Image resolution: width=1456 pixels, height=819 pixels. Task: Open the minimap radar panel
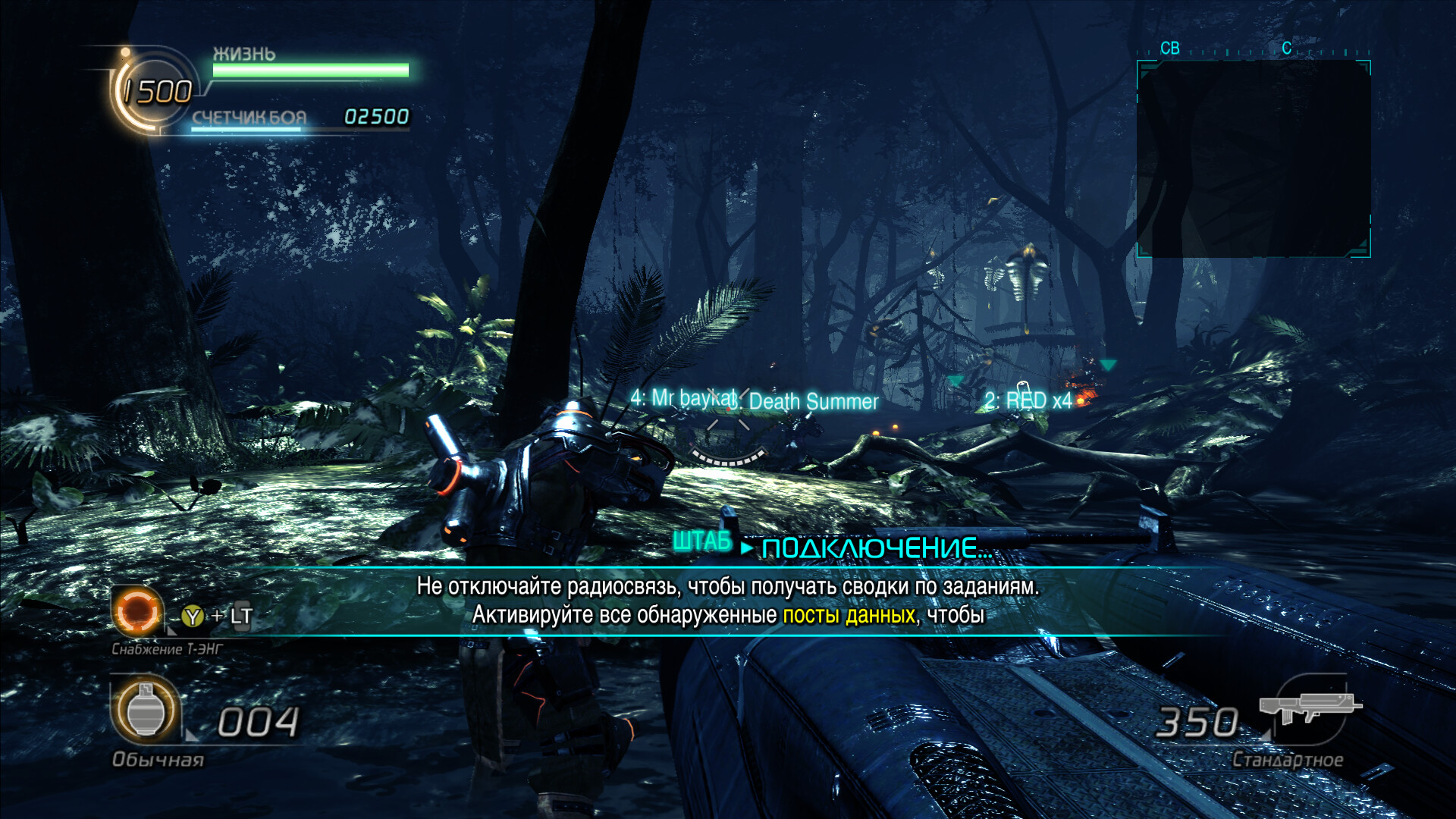tap(1254, 158)
